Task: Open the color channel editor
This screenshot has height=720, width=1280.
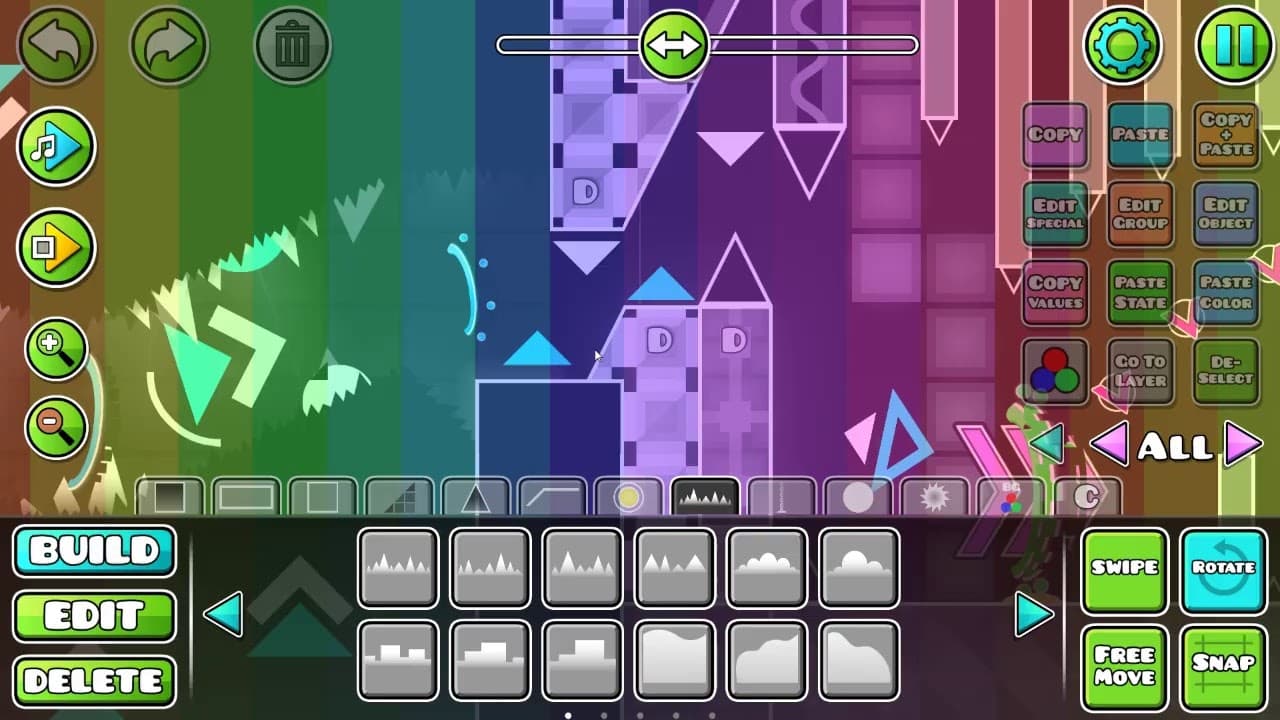Action: 1055,371
